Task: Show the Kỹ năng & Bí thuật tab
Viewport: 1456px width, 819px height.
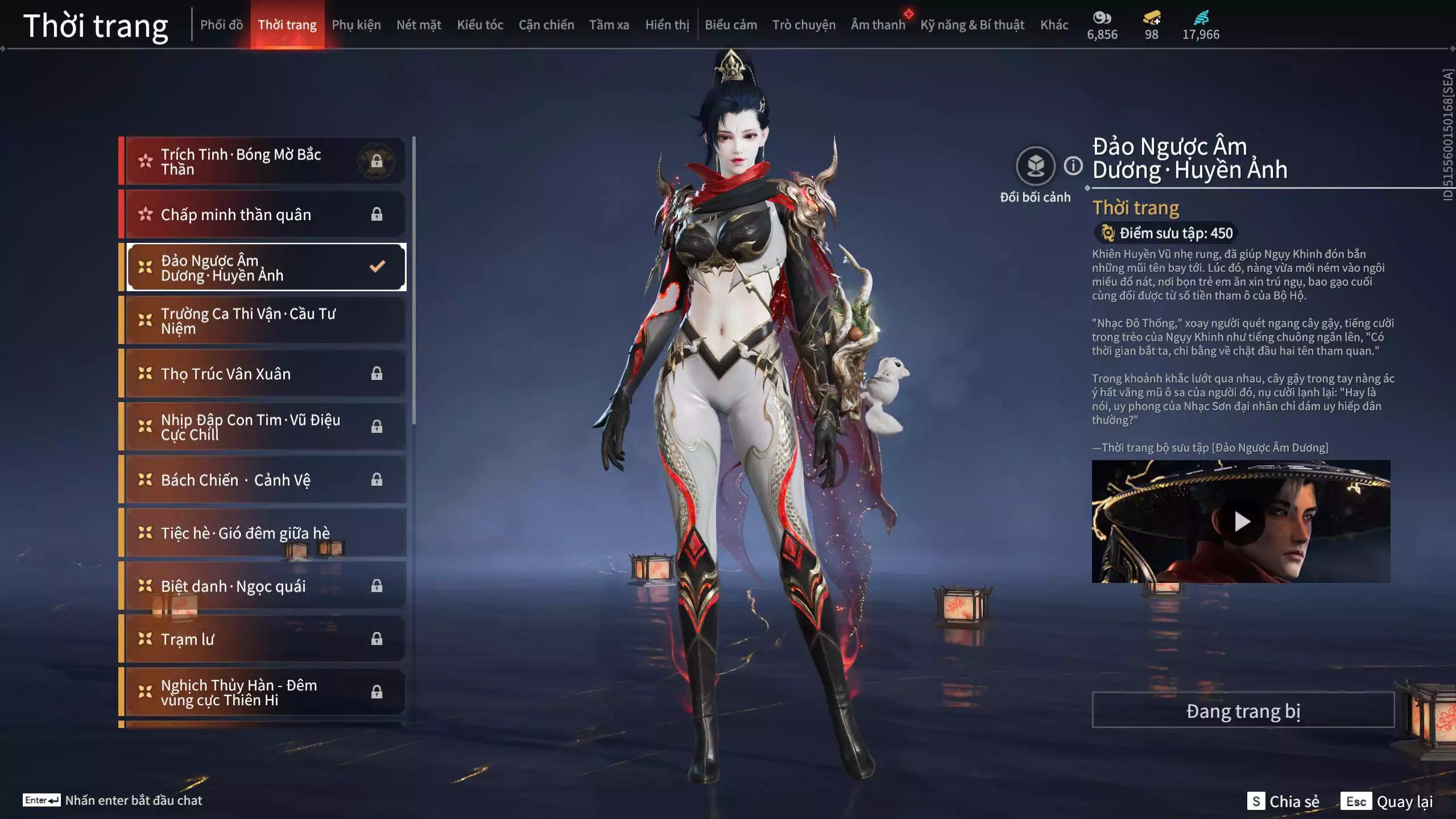Action: pos(972,25)
